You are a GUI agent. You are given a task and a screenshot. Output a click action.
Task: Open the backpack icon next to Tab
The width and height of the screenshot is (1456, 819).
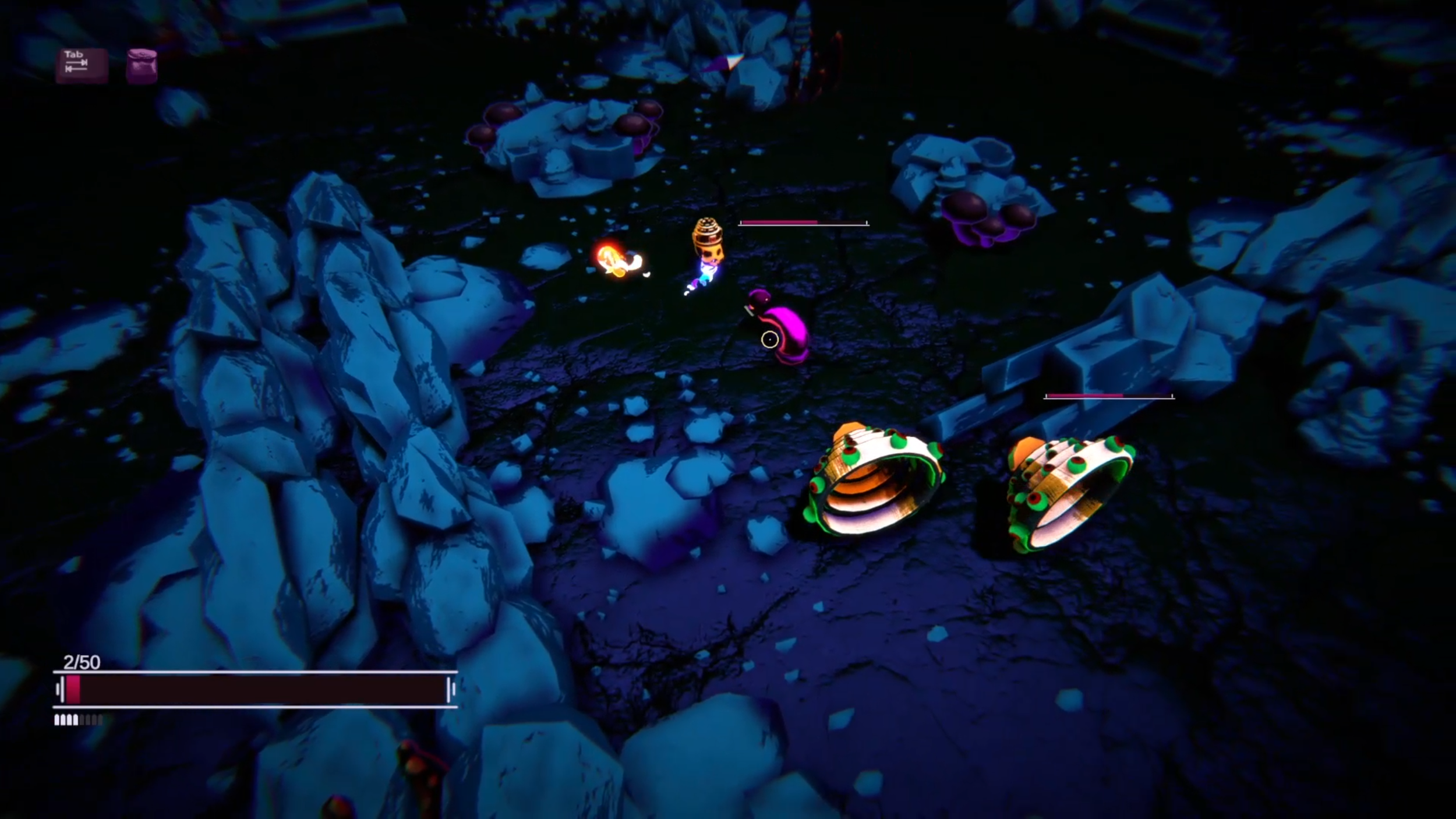(142, 64)
